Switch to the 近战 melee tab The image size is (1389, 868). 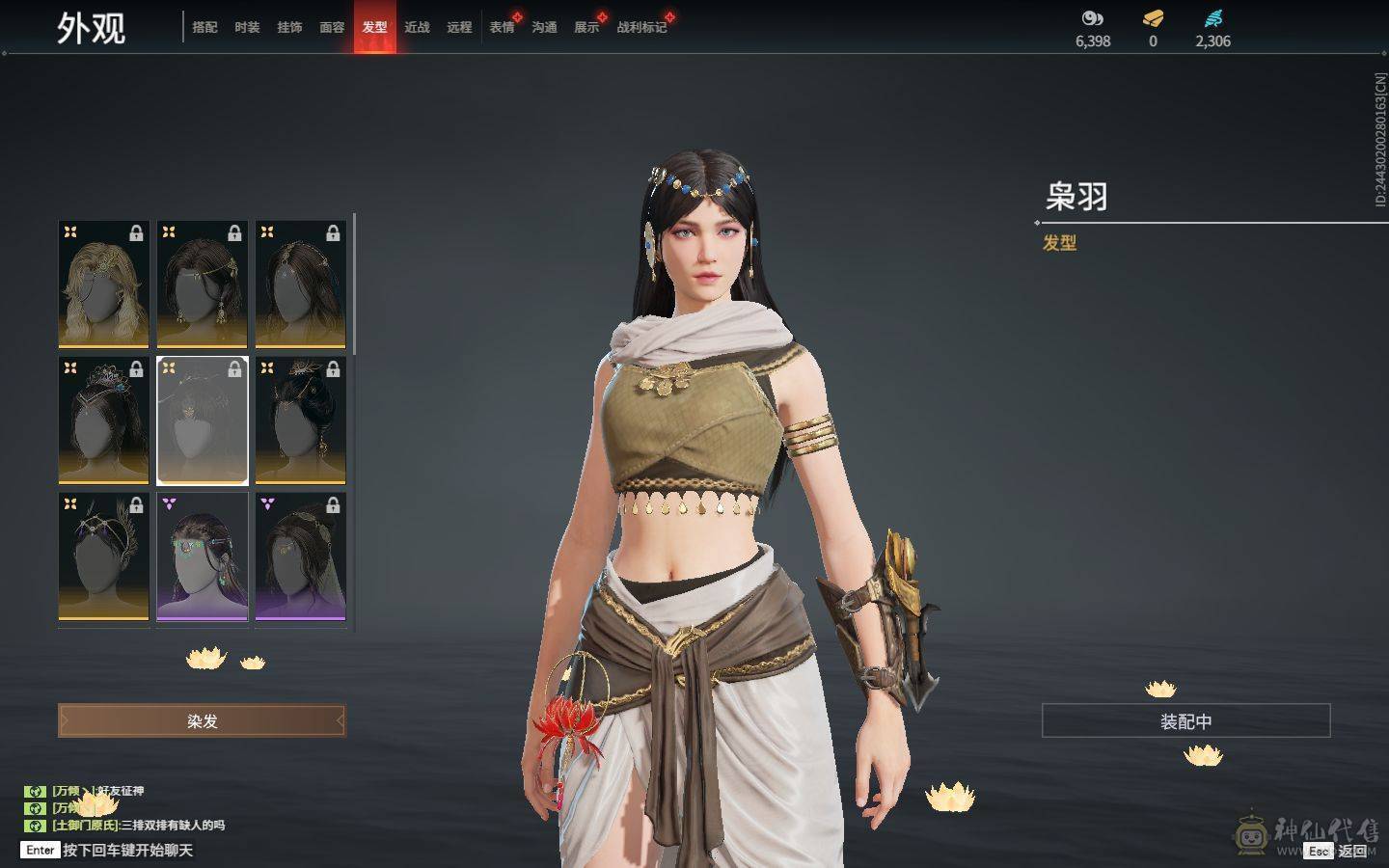tap(417, 27)
